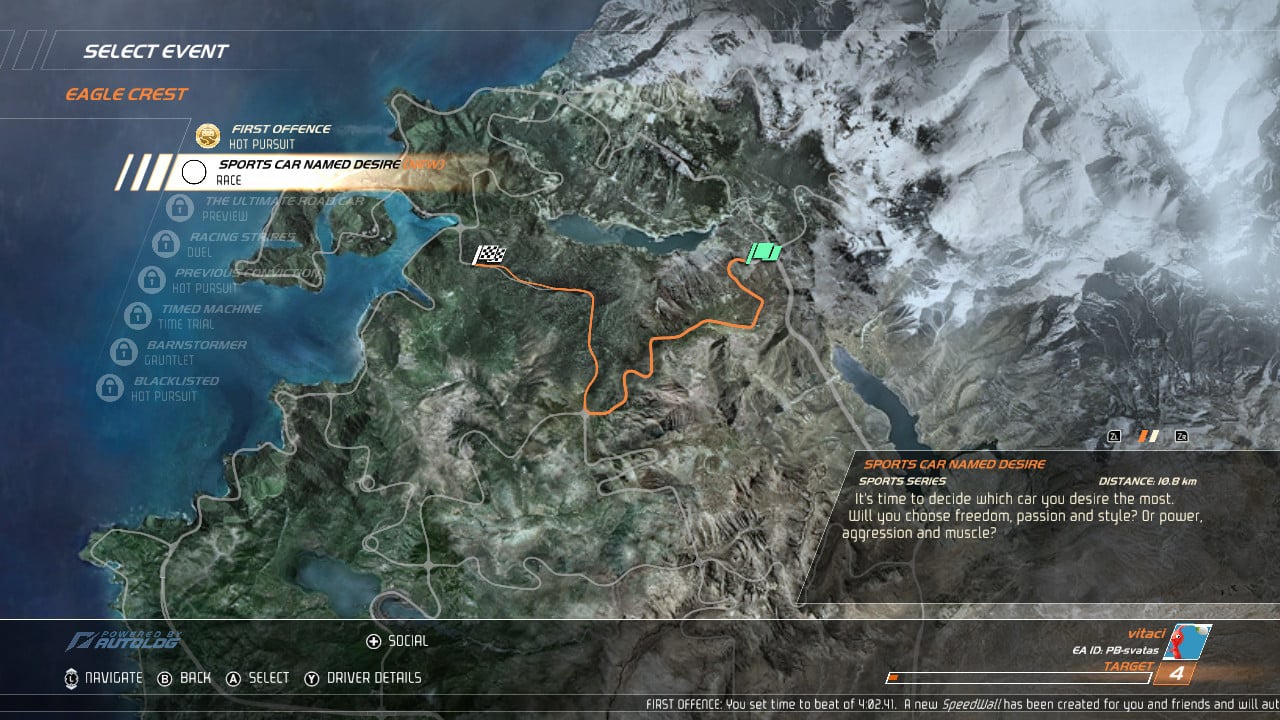The height and width of the screenshot is (720, 1280).
Task: Select the First Offence hot pursuit event
Action: tap(280, 136)
